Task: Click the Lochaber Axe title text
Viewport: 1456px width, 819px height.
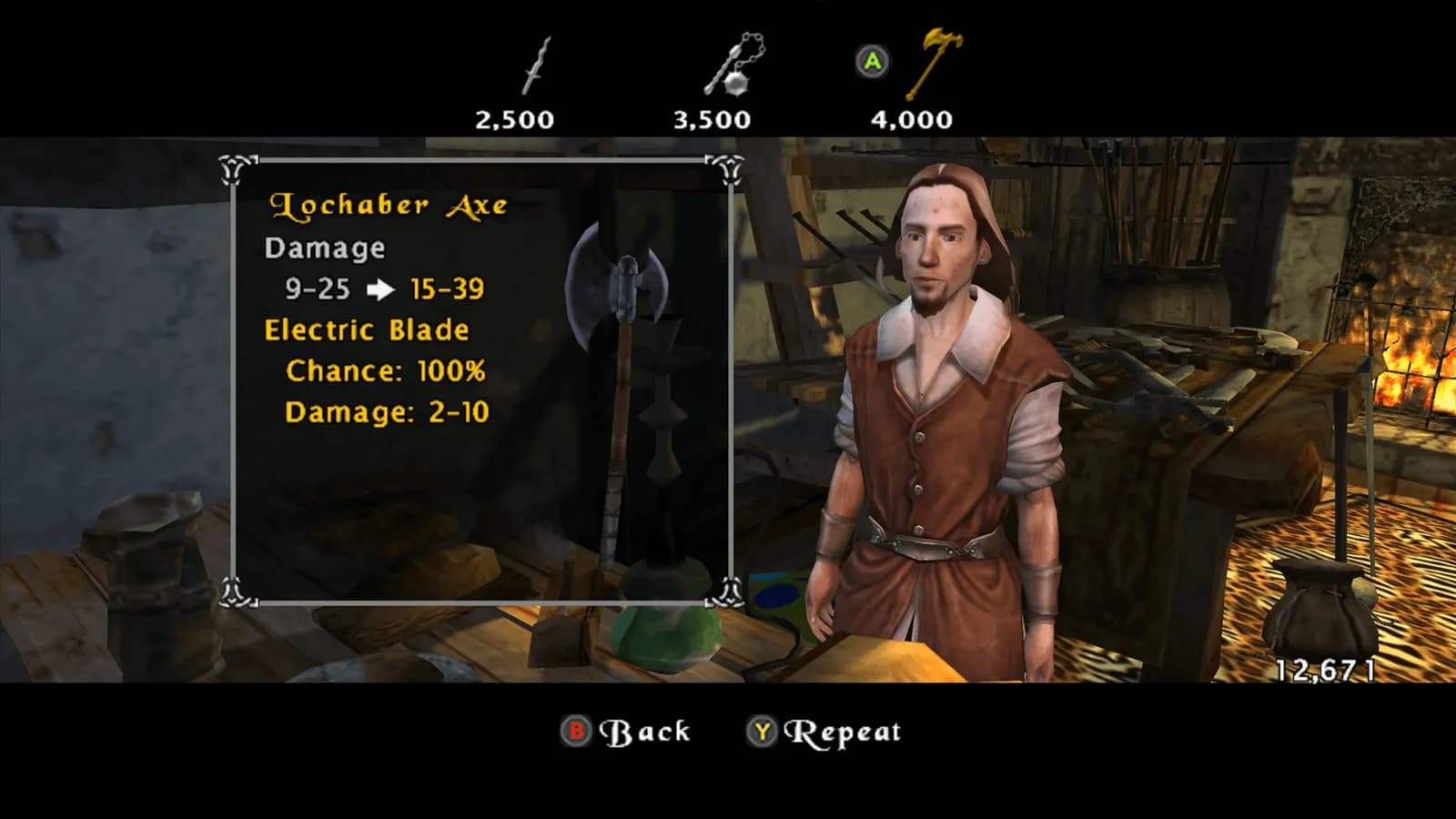Action: tap(389, 206)
